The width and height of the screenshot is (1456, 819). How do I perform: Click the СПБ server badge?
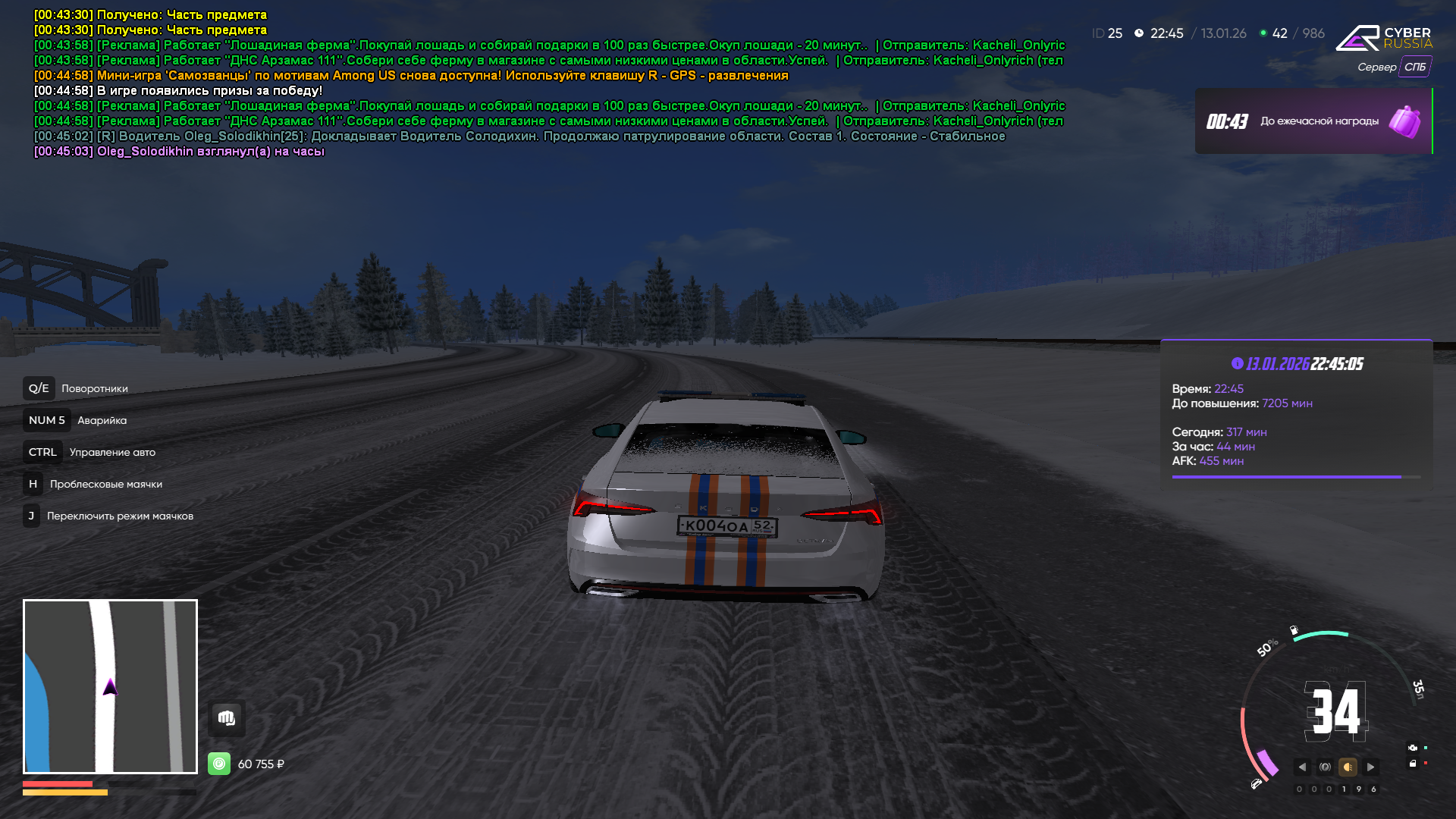tap(1414, 67)
